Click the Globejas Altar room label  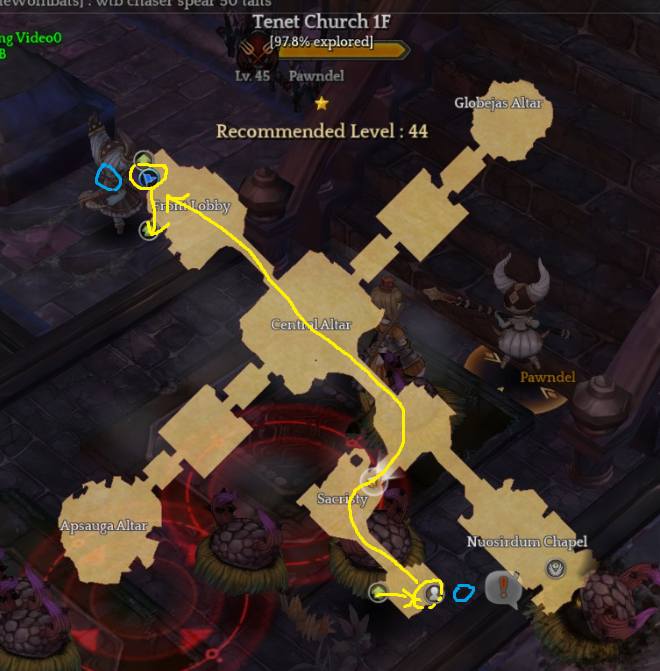tap(496, 103)
